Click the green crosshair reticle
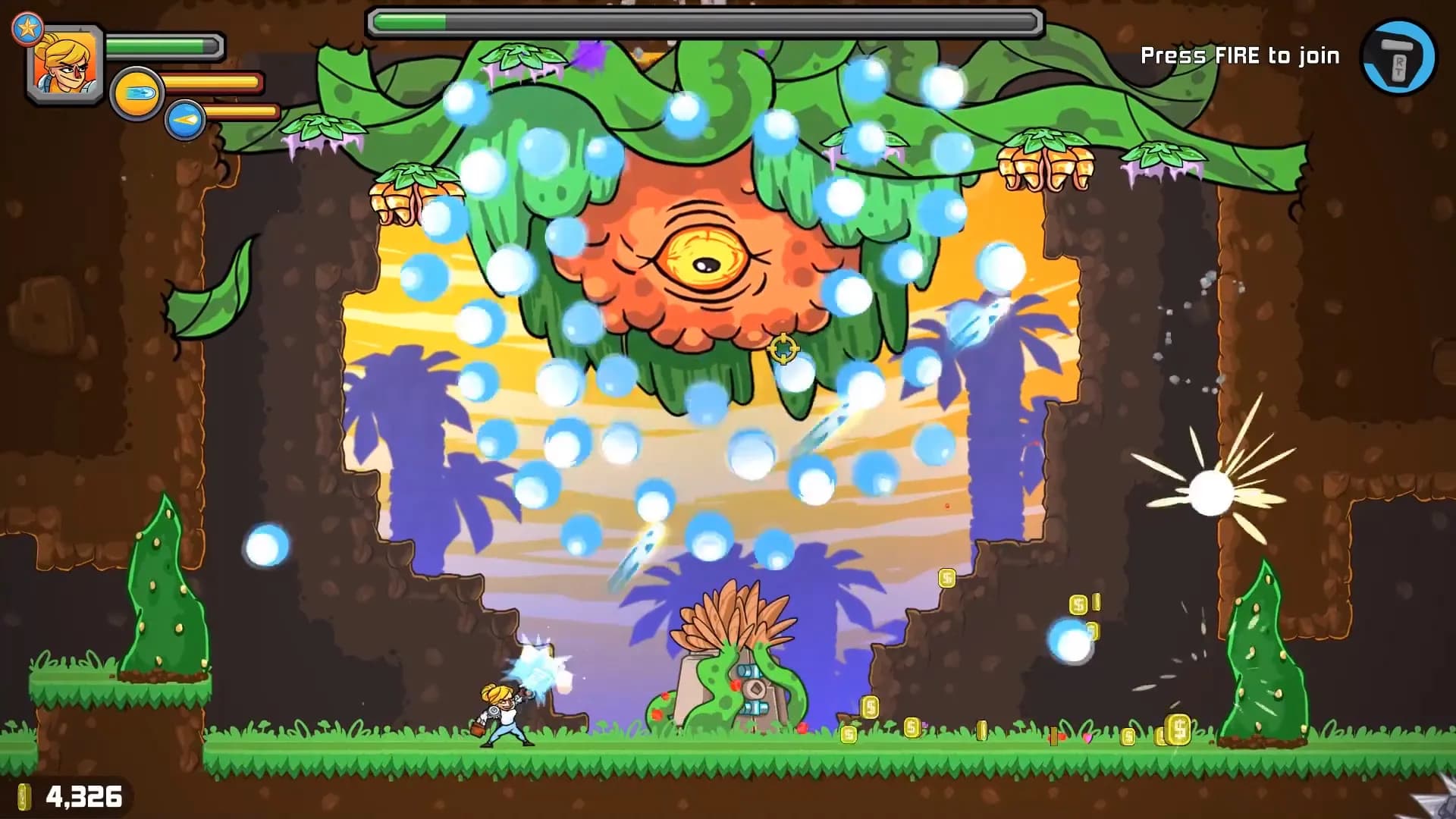Viewport: 1456px width, 819px height. tap(782, 350)
